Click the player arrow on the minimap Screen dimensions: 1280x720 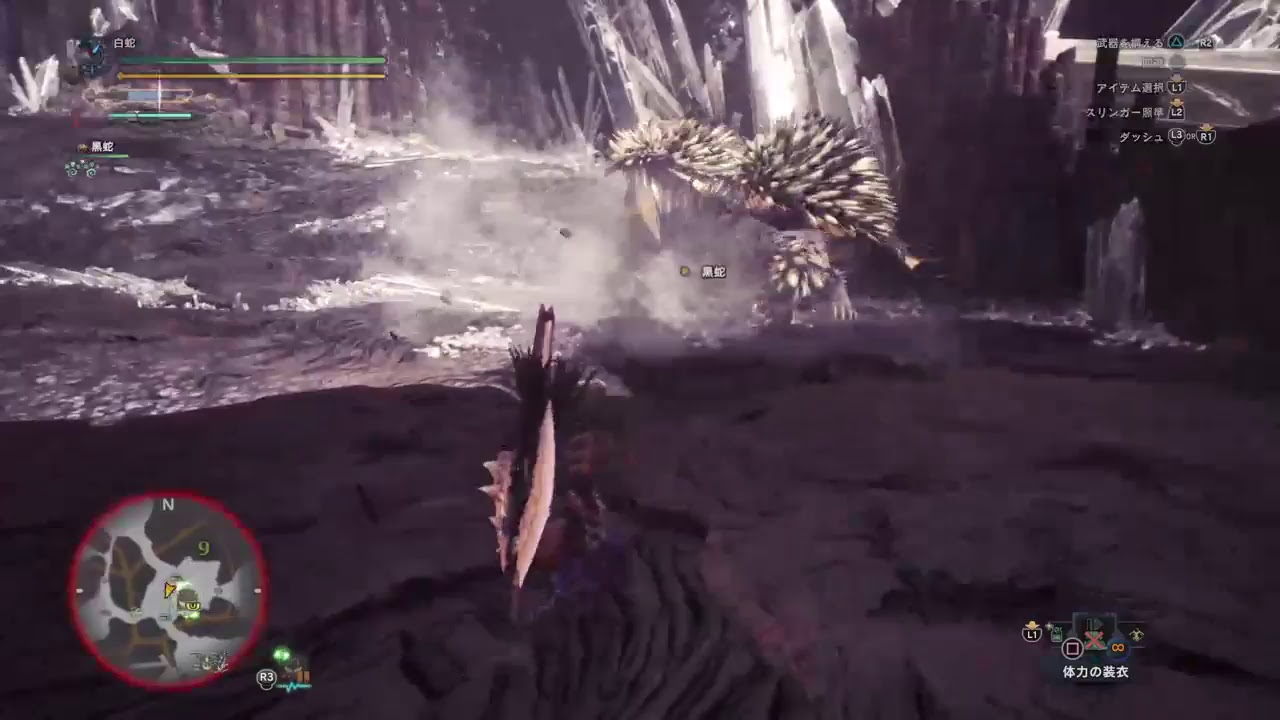coord(170,589)
